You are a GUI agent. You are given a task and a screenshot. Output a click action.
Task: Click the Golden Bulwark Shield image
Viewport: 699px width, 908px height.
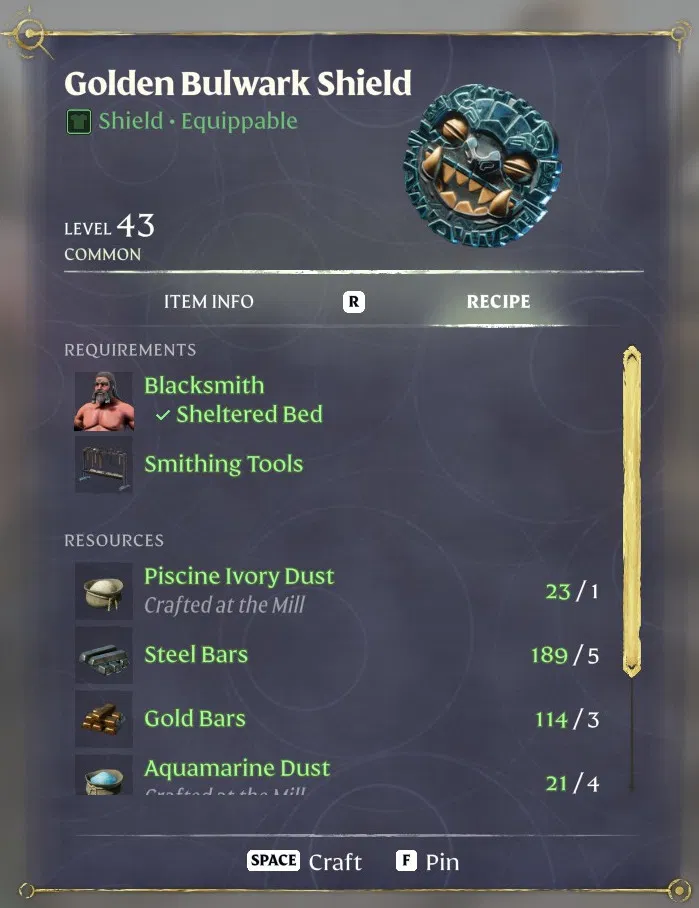pos(481,167)
